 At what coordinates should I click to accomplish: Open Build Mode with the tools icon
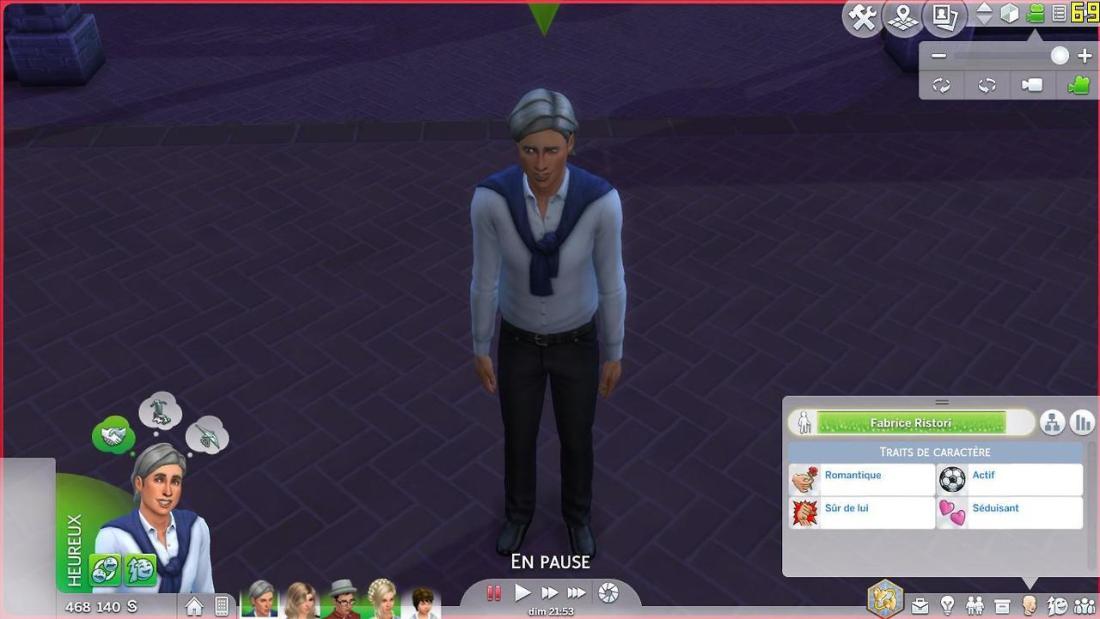[x=861, y=16]
